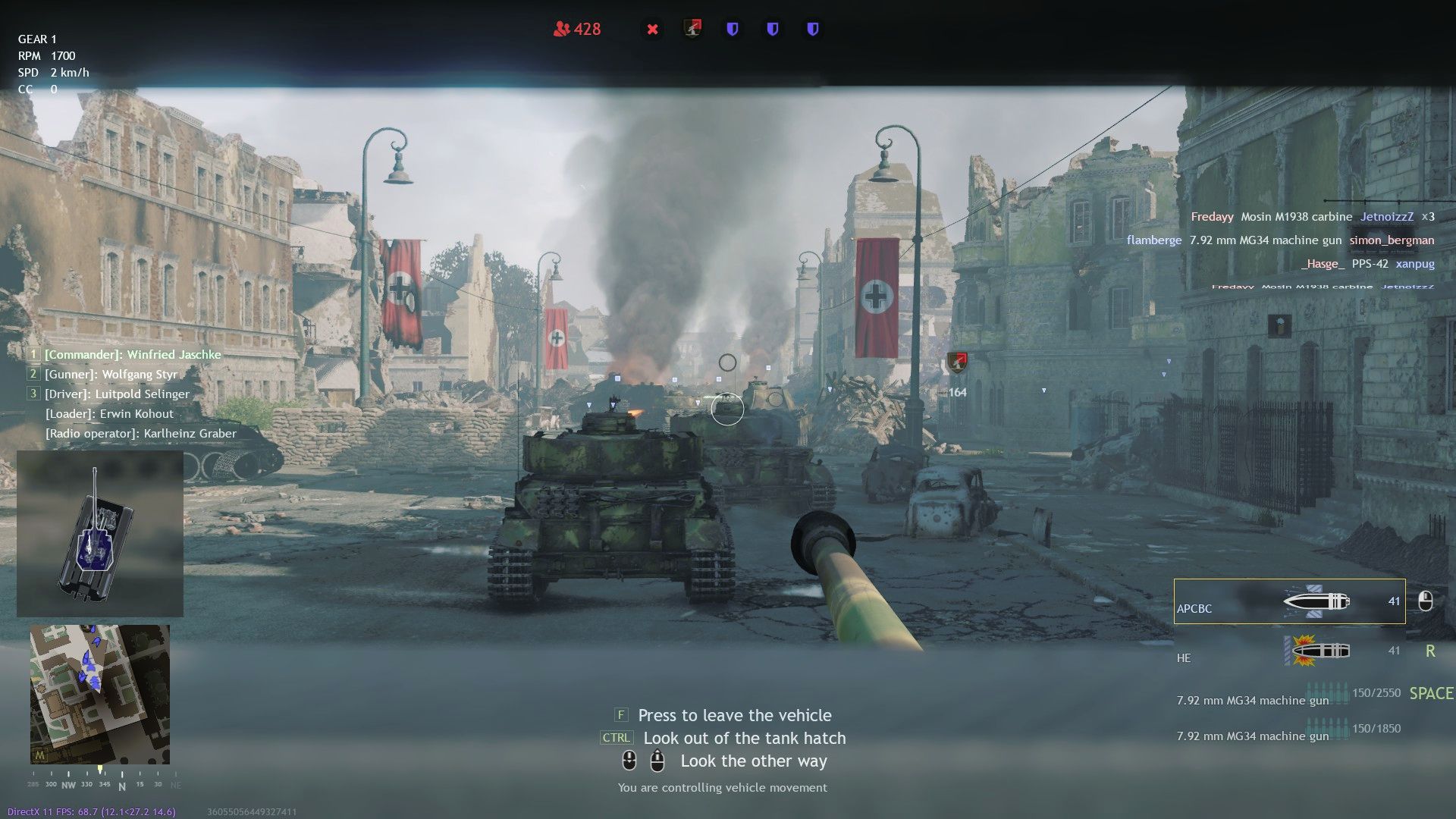
Task: Open the minimap in lower left corner
Action: click(x=100, y=694)
